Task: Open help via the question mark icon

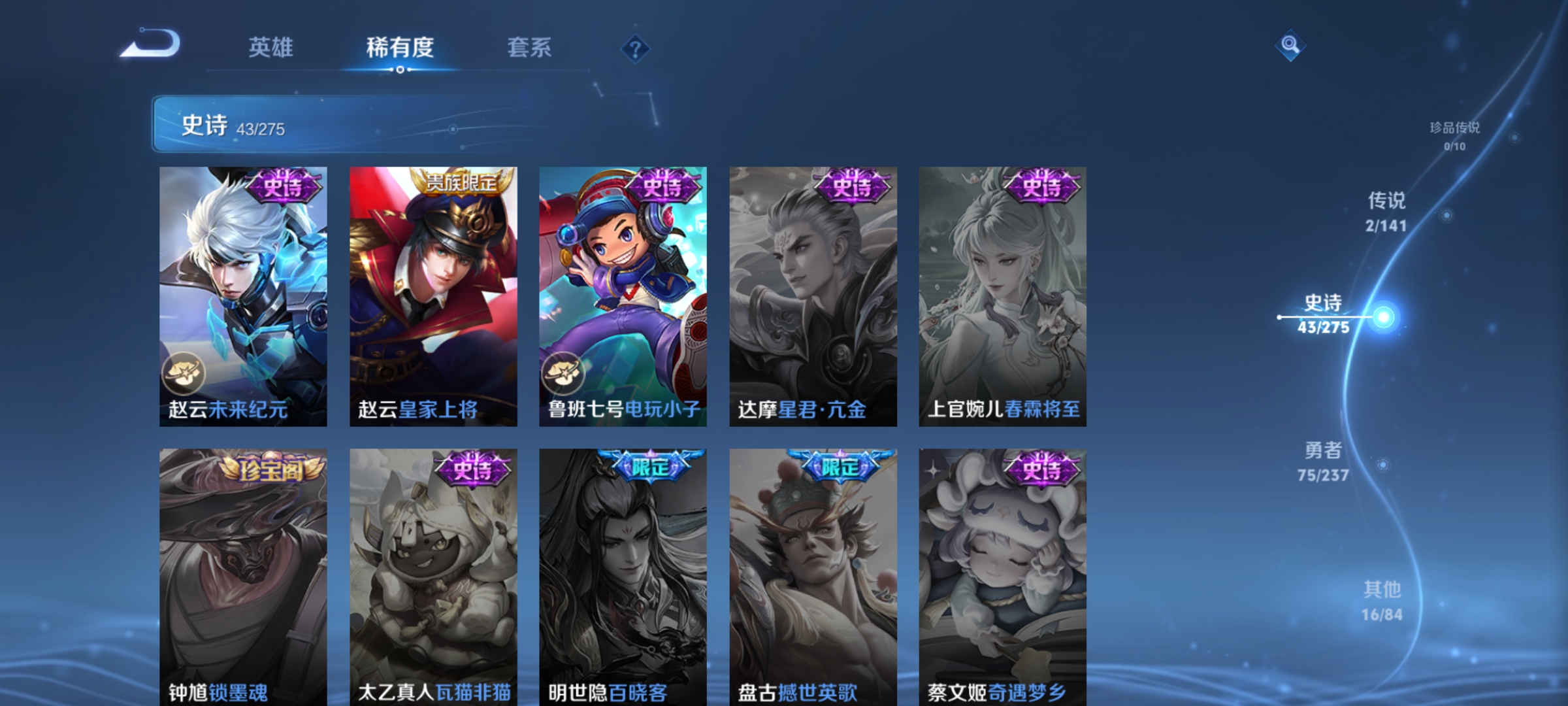Action: pos(634,48)
